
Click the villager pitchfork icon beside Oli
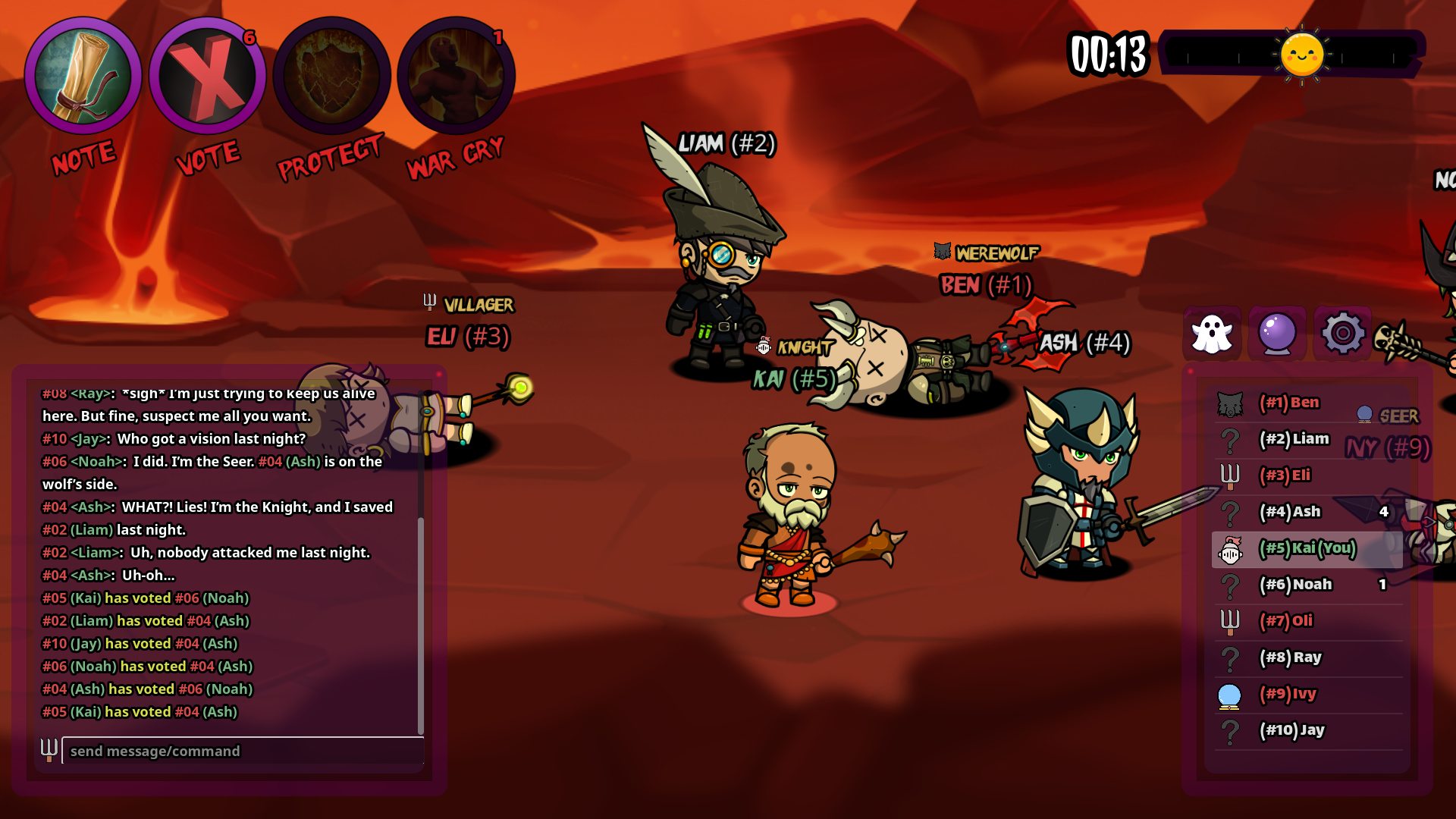[x=1230, y=621]
